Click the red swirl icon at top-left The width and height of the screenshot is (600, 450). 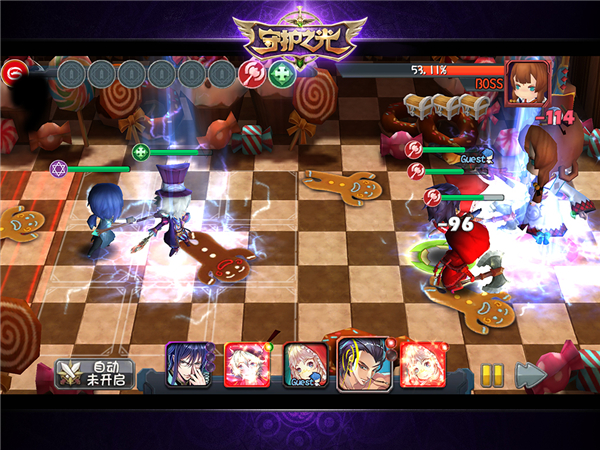tap(14, 73)
